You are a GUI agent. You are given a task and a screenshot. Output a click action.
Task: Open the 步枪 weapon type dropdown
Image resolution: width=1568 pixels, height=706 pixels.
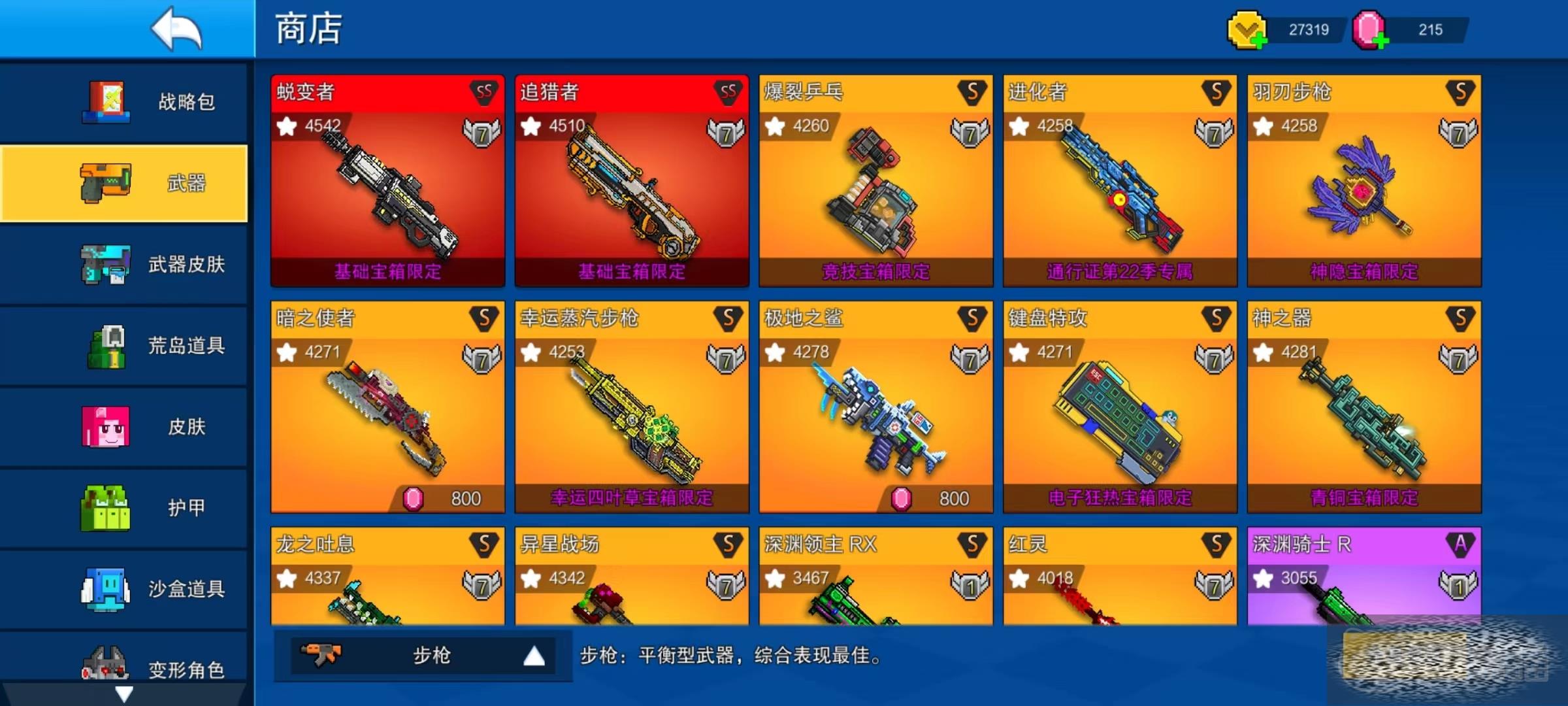[423, 655]
